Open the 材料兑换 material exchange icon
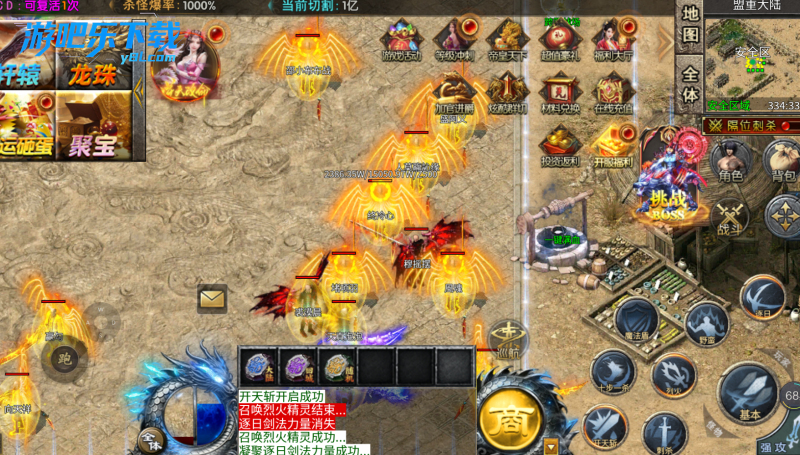The image size is (800, 455). pyautogui.click(x=559, y=92)
